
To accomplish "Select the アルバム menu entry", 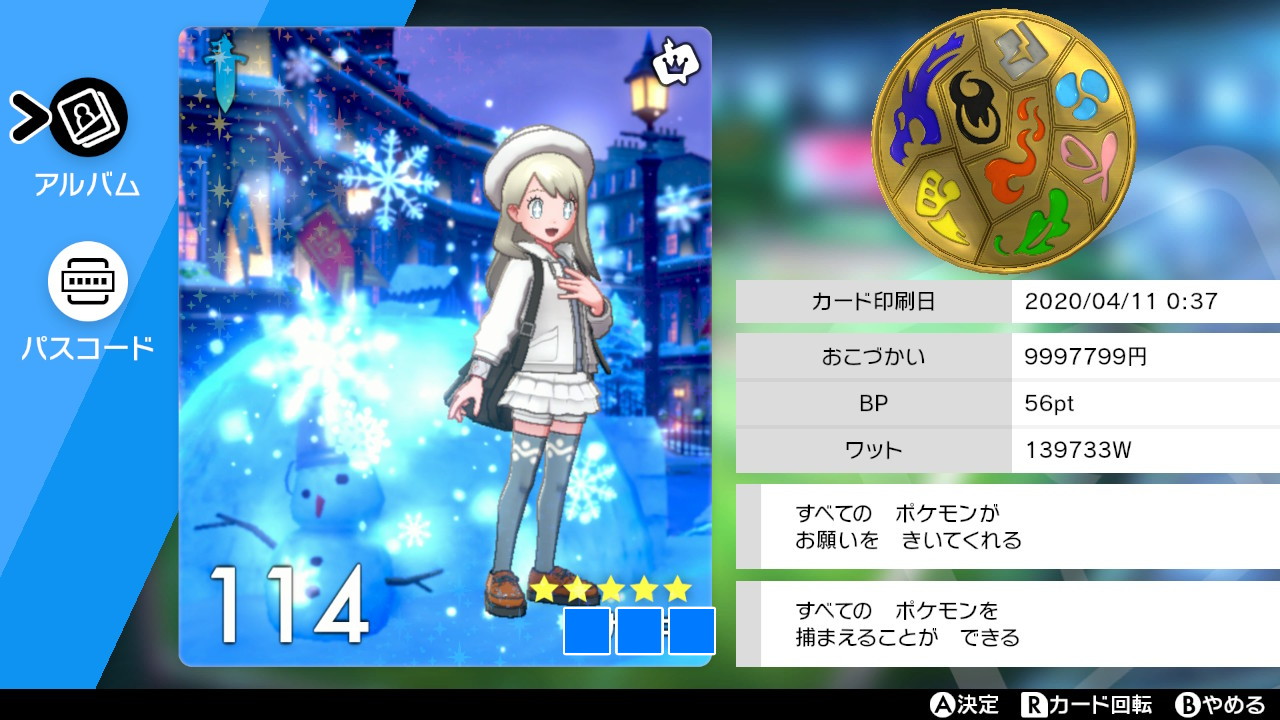I will click(x=87, y=183).
